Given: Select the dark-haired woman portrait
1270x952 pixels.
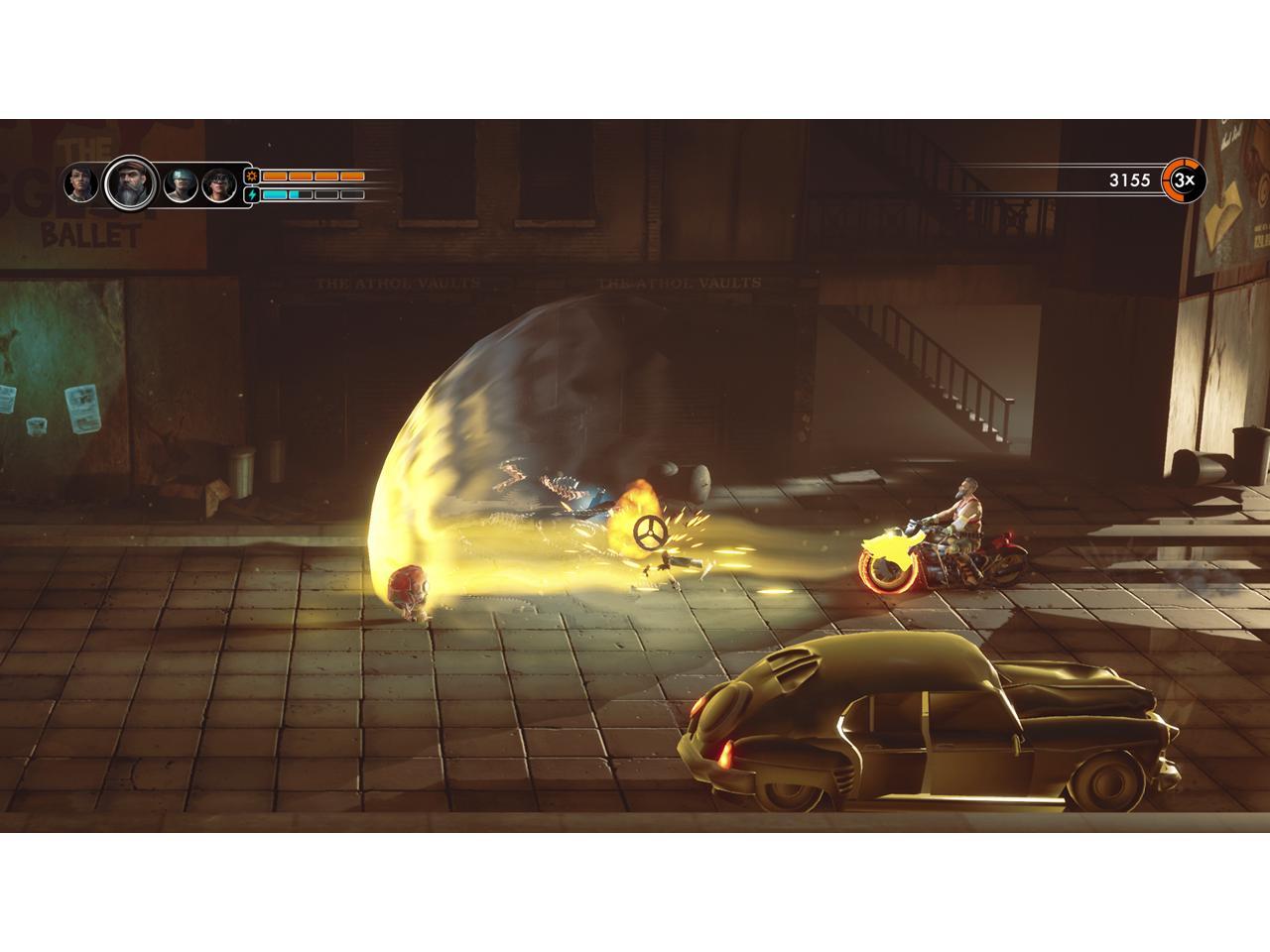Looking at the screenshot, I should [80, 183].
